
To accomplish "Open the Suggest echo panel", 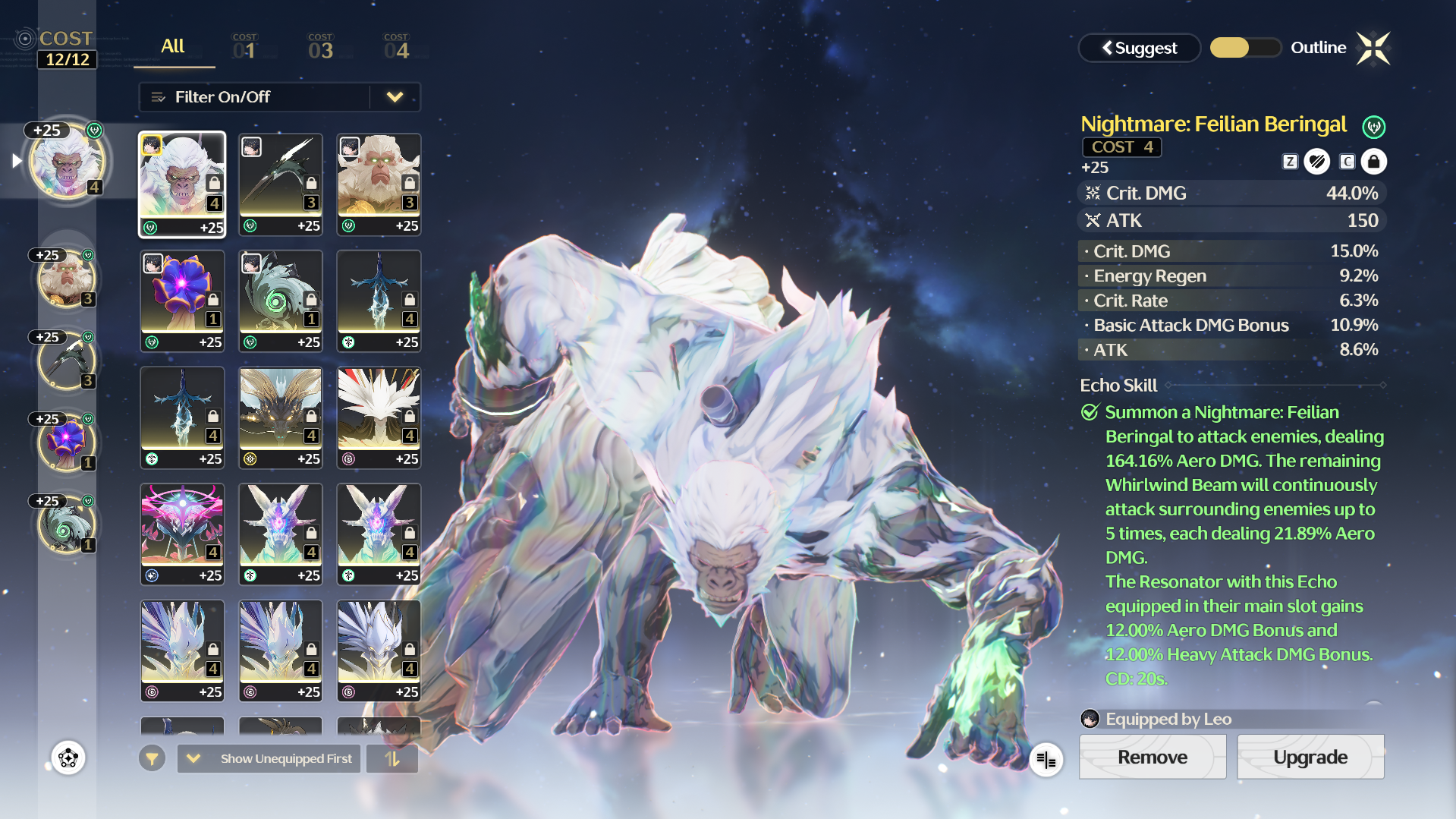I will click(1139, 48).
